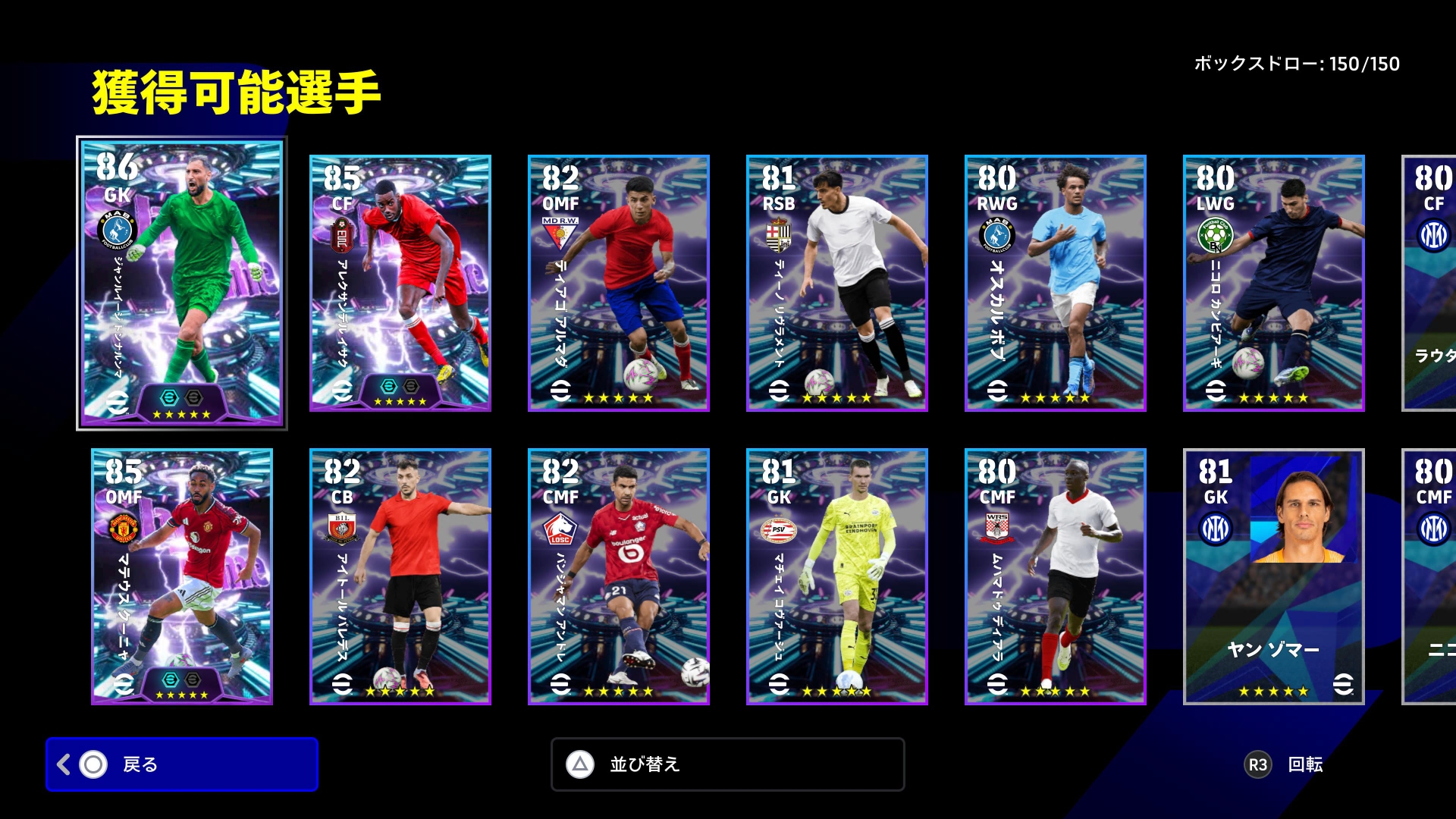Open the 並び替え sort option
Screen dimensions: 1456x819
pyautogui.click(x=727, y=764)
